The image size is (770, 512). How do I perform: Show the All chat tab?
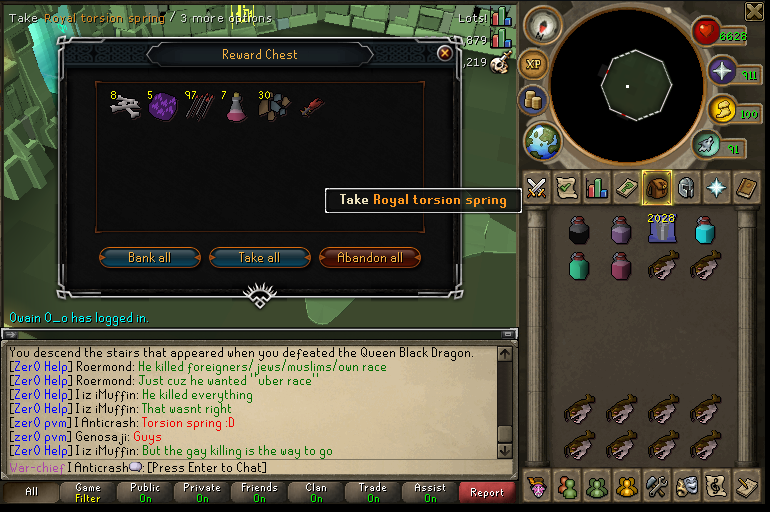point(31,492)
